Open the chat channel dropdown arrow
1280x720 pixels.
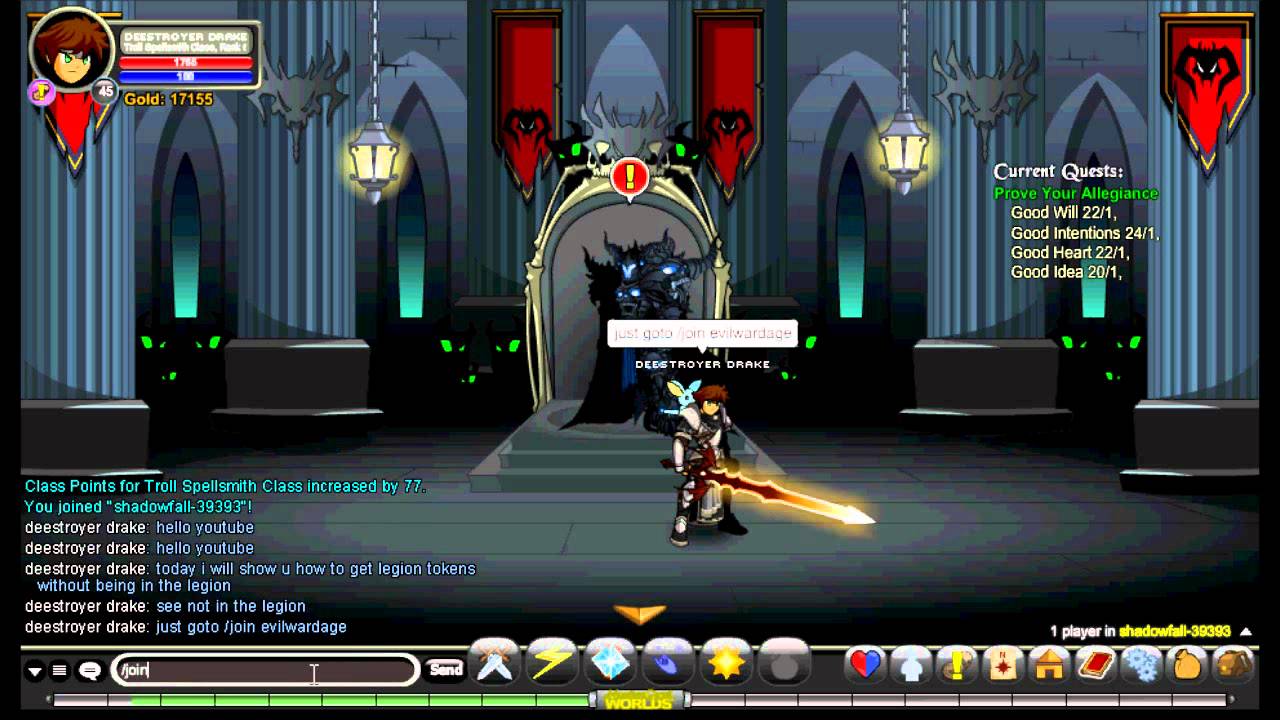point(35,671)
